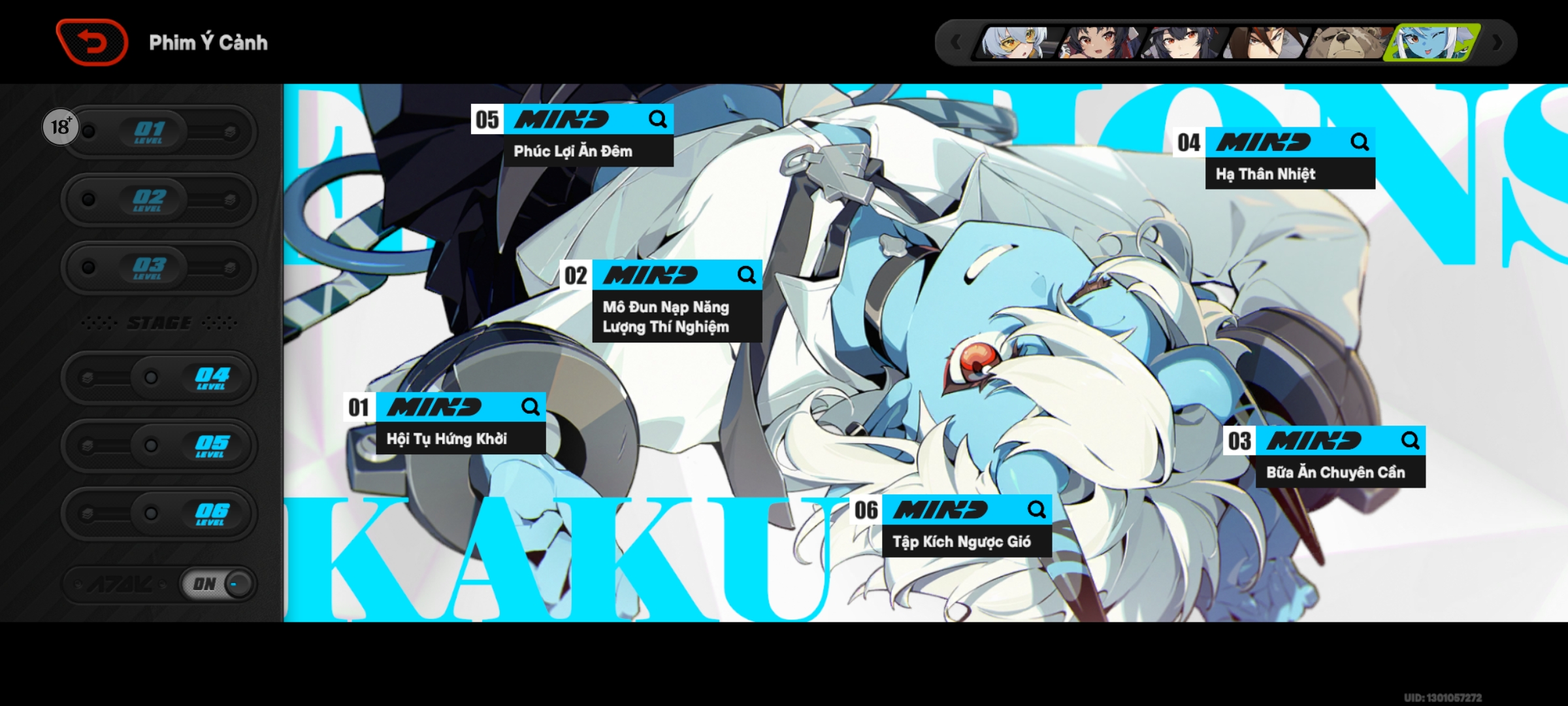The height and width of the screenshot is (706, 1568).
Task: Open search on MIND 01 Hội Tụ Hứng Khởi
Action: (531, 407)
